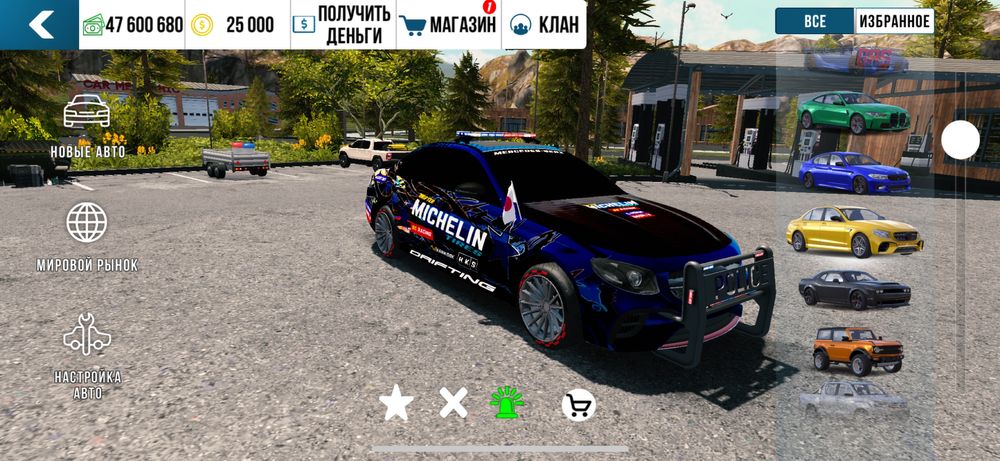This screenshot has width=1000, height=461.
Task: Select the green BMW thumbnail
Action: 853,112
